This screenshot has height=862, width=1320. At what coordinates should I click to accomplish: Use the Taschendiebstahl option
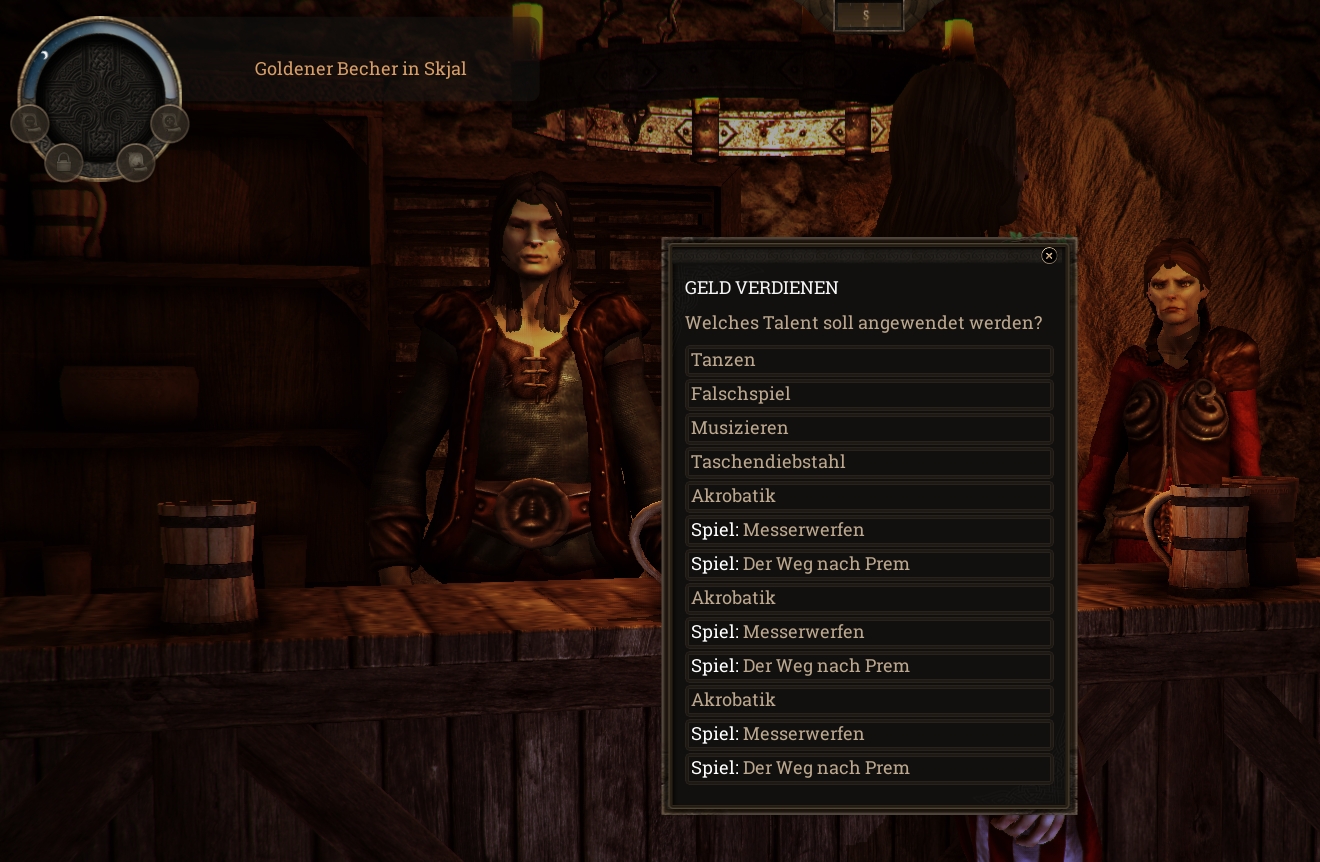pyautogui.click(x=869, y=462)
